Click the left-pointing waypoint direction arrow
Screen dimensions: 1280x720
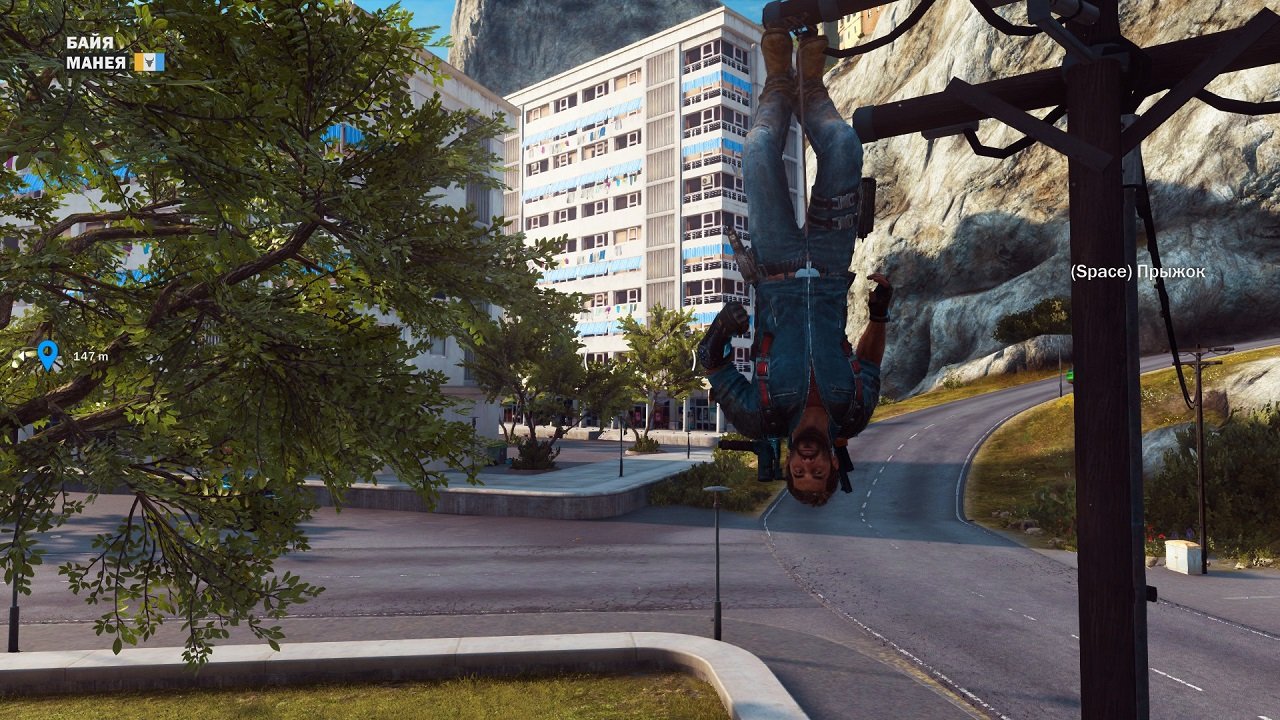click(x=21, y=355)
